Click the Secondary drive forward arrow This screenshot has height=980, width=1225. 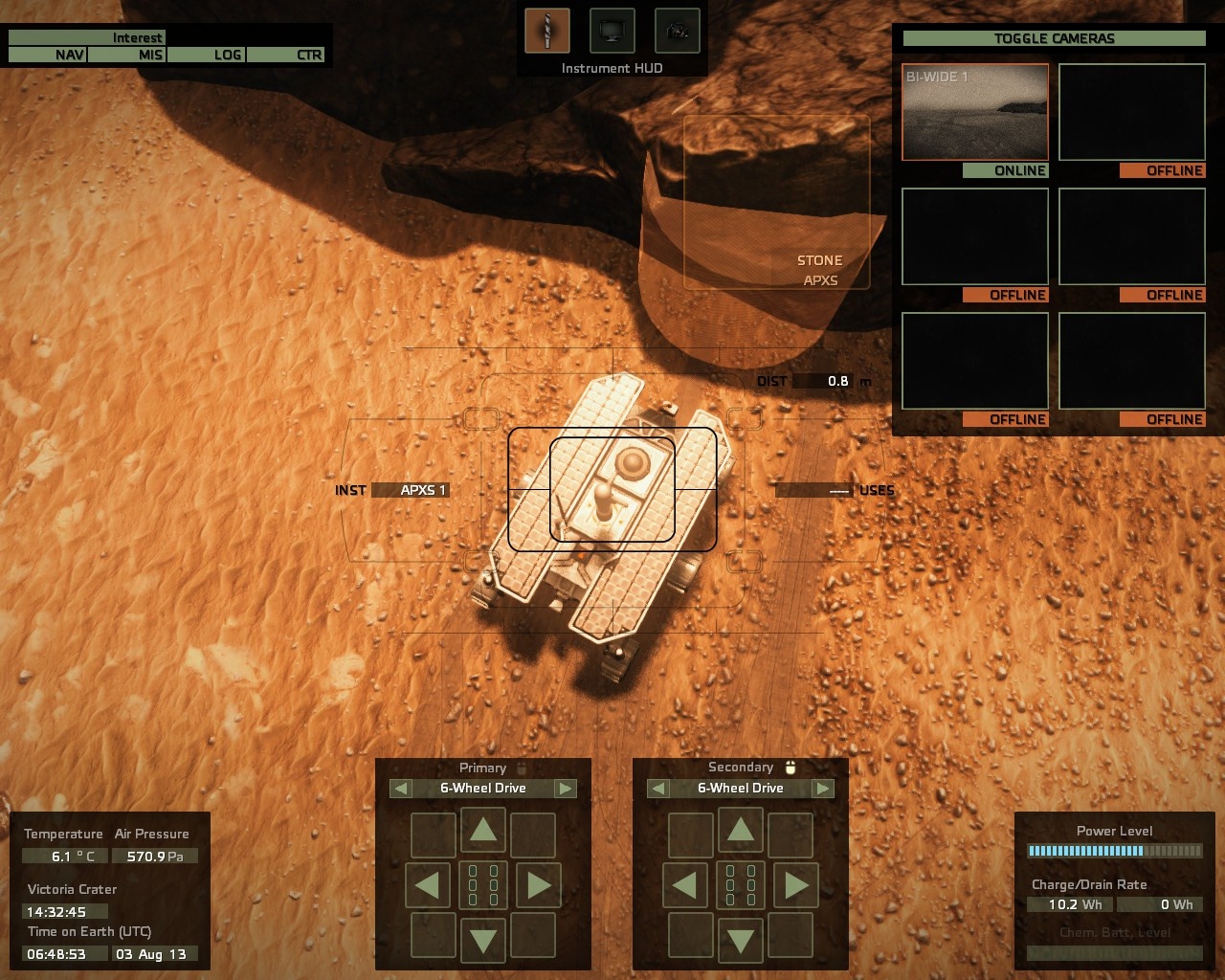[x=741, y=830]
